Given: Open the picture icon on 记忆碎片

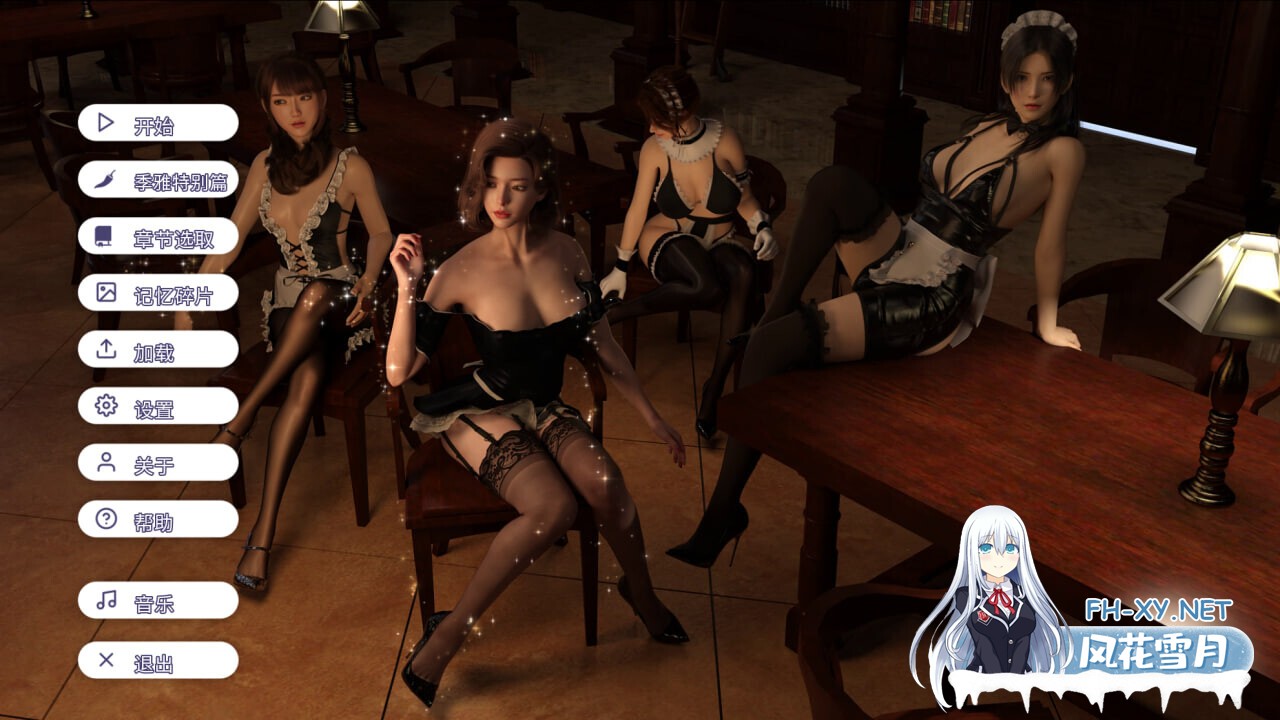Looking at the screenshot, I should click(104, 293).
